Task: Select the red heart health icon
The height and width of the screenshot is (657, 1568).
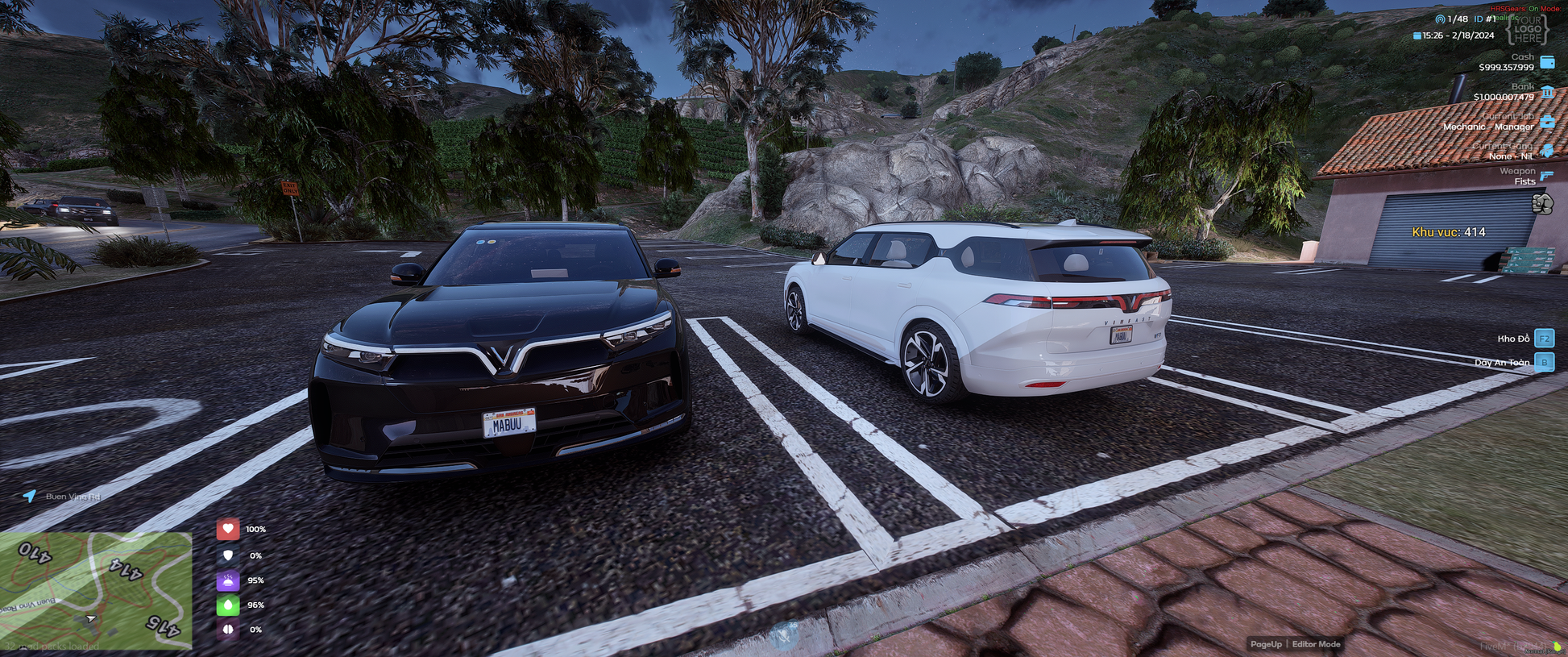Action: (x=228, y=530)
